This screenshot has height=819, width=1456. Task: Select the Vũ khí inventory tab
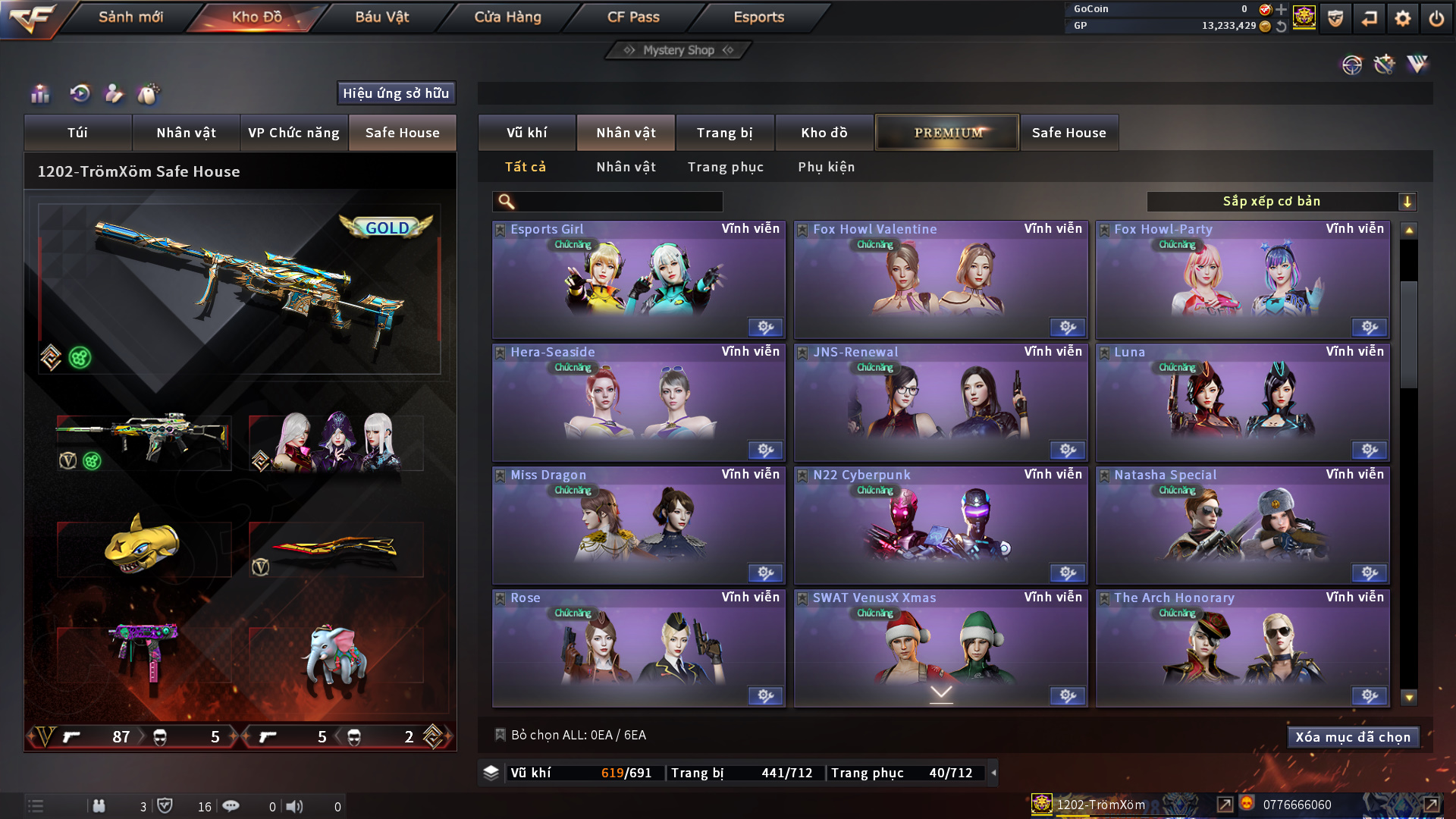click(x=526, y=133)
